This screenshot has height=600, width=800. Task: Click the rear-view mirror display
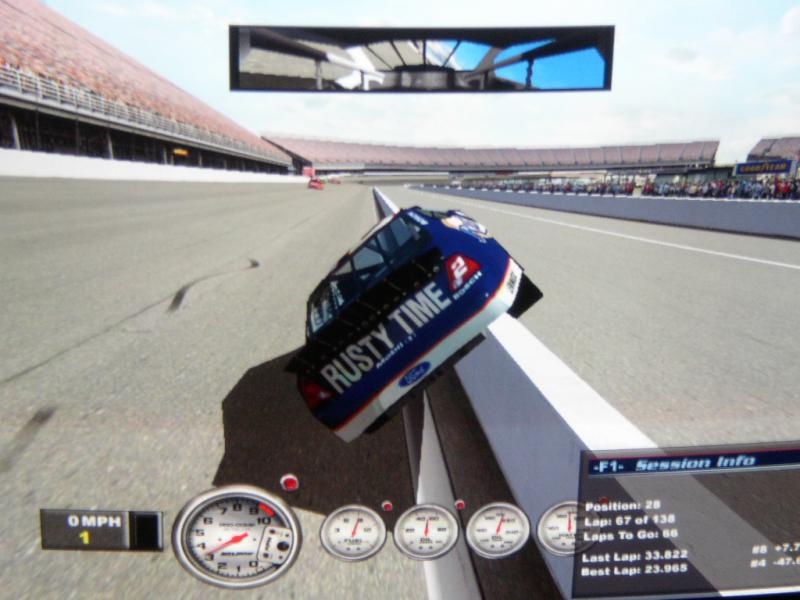[421, 58]
